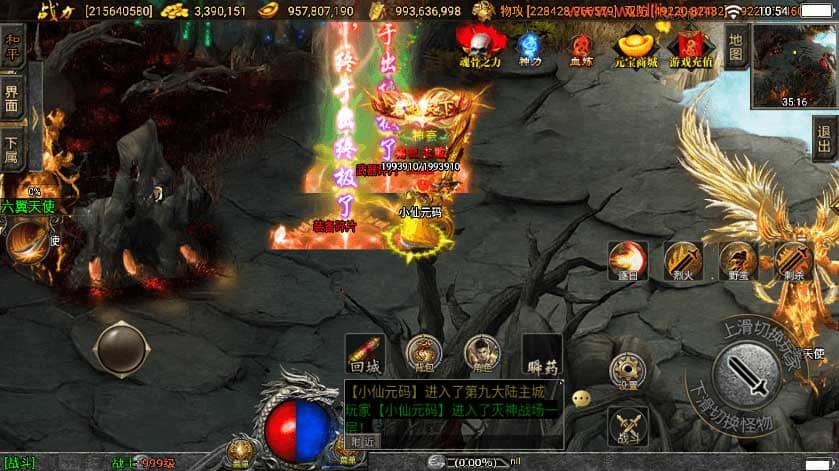The image size is (839, 471).
Task: Open the 地图 map button
Action: pyautogui.click(x=737, y=44)
